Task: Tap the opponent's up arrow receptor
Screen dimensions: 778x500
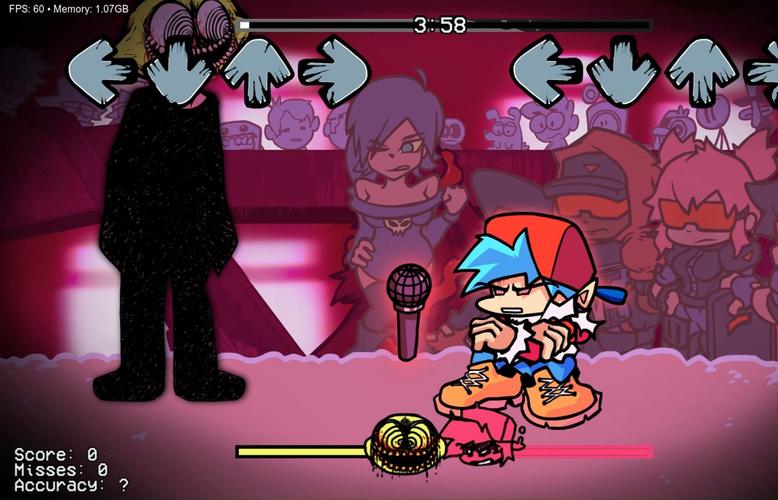Action: (x=257, y=68)
